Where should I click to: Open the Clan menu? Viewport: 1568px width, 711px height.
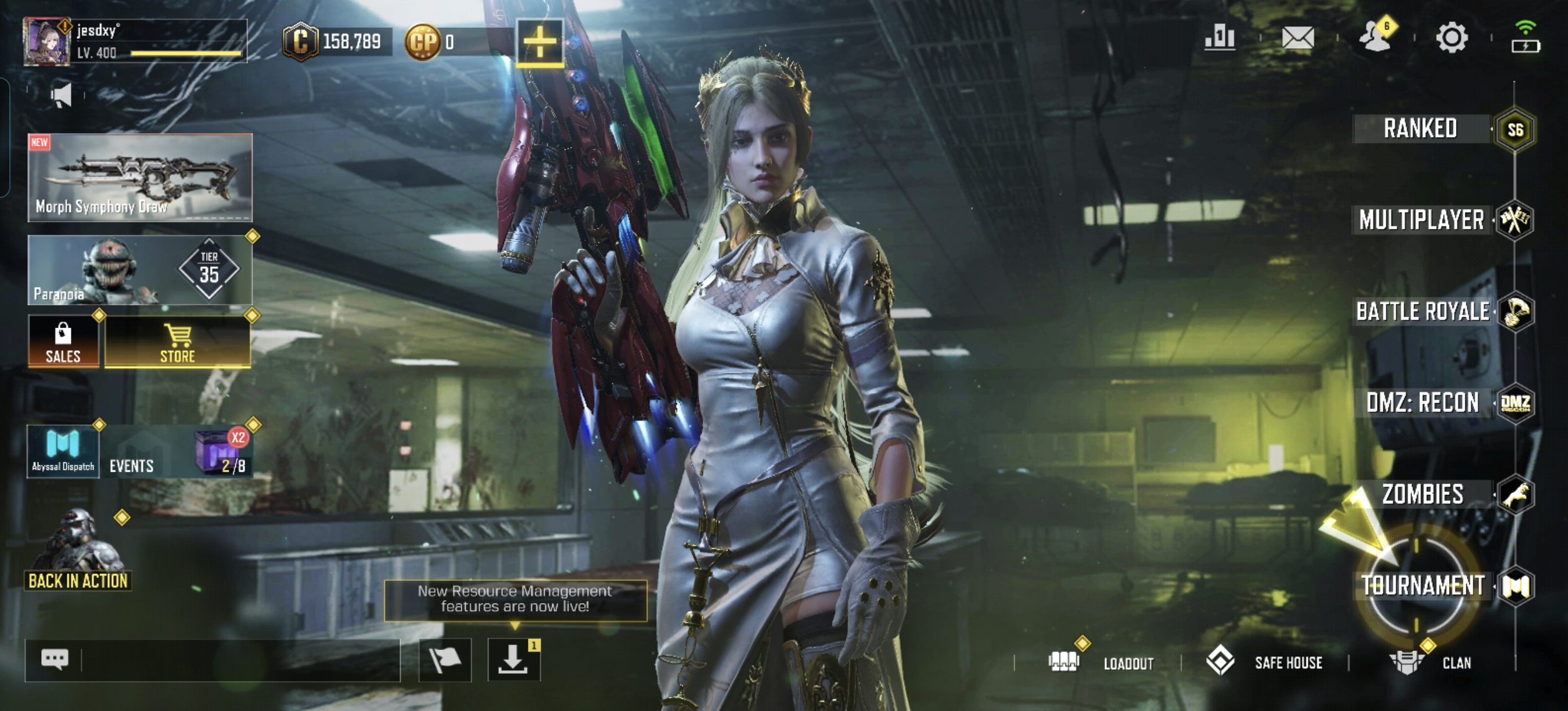(x=1430, y=662)
